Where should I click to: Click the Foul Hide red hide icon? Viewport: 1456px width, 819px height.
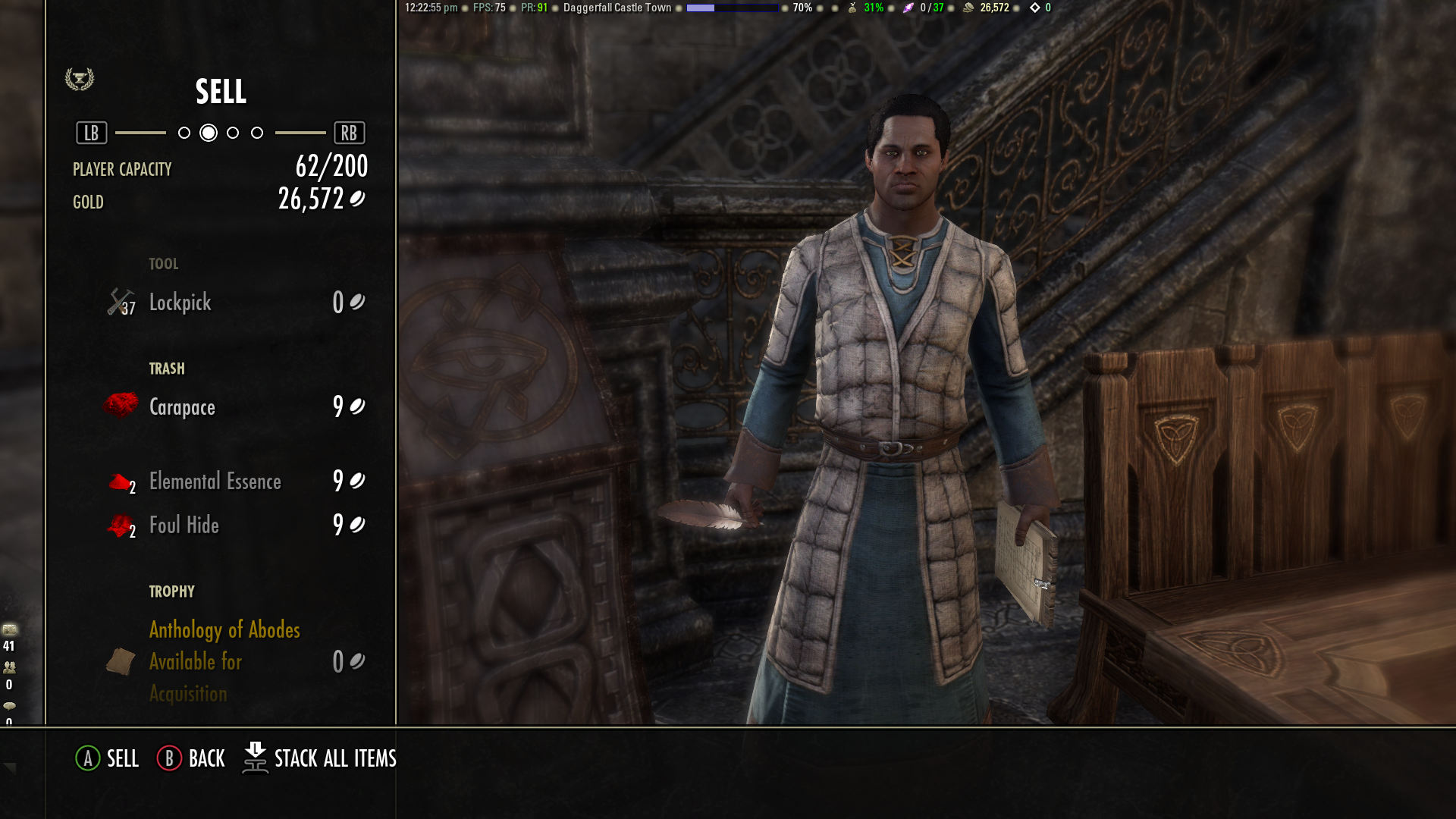pyautogui.click(x=120, y=524)
